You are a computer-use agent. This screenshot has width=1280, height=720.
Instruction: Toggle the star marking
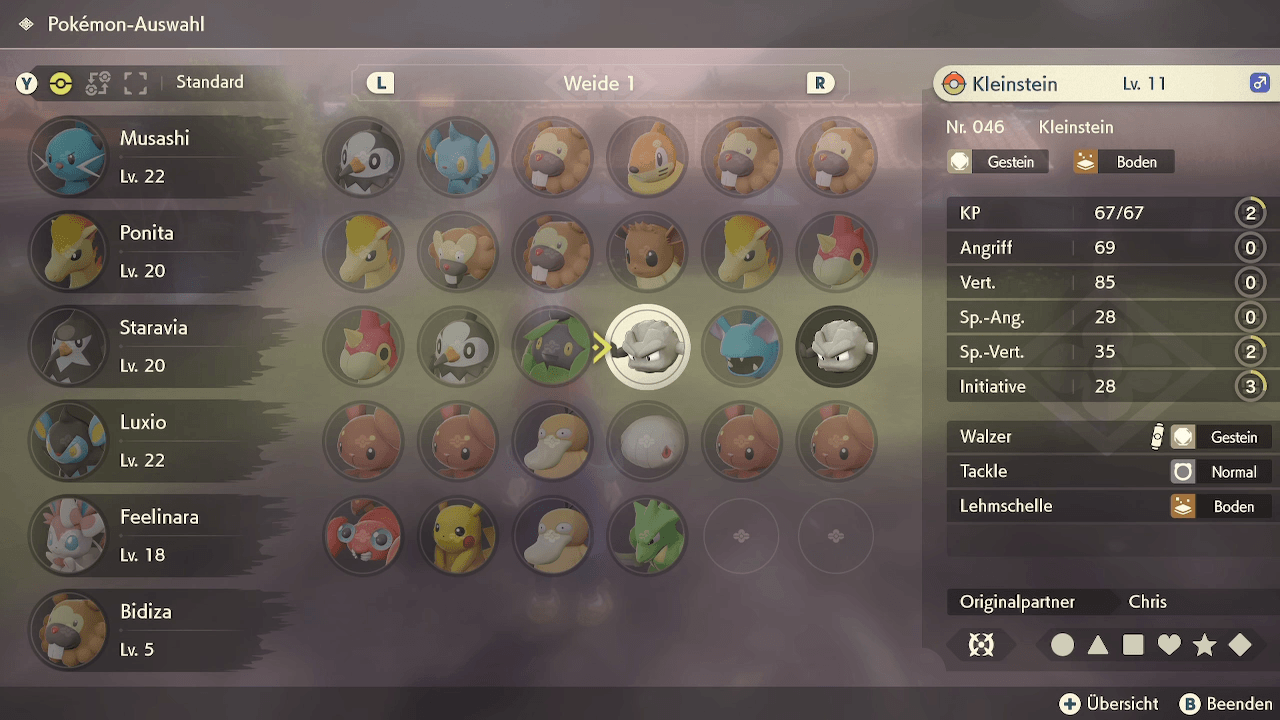pyautogui.click(x=1204, y=646)
